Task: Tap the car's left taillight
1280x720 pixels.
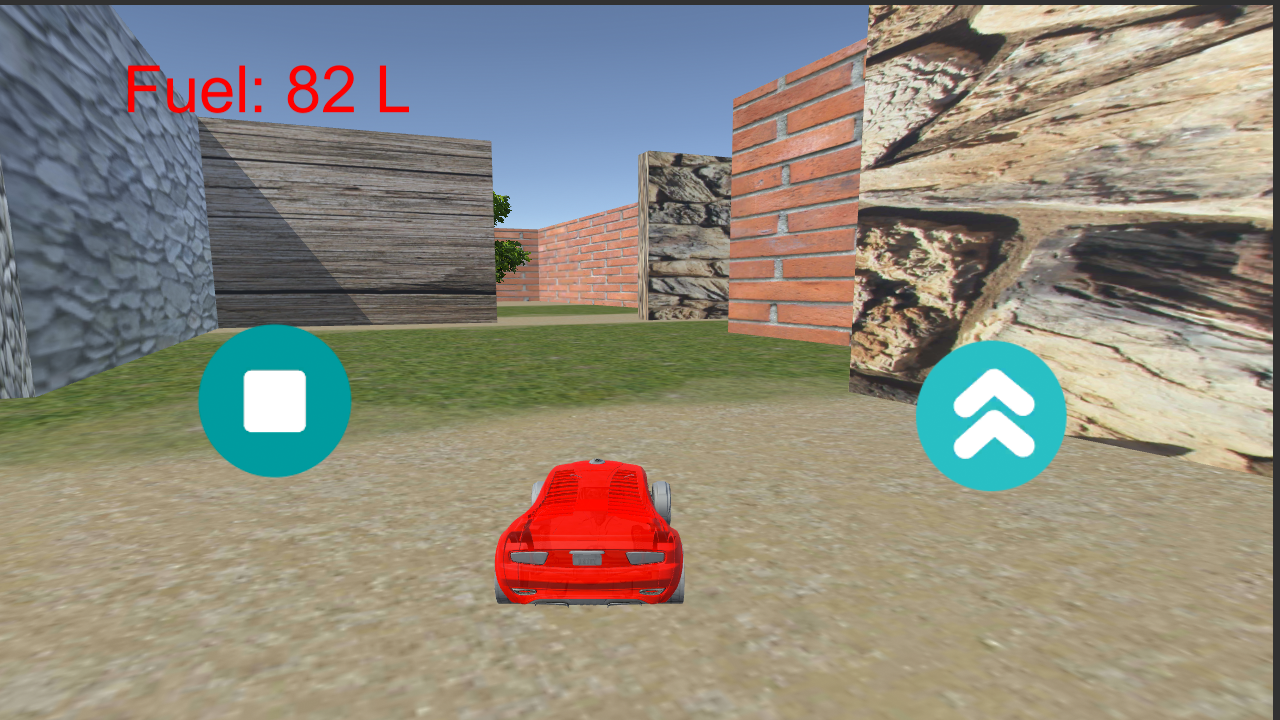Action: 530,555
